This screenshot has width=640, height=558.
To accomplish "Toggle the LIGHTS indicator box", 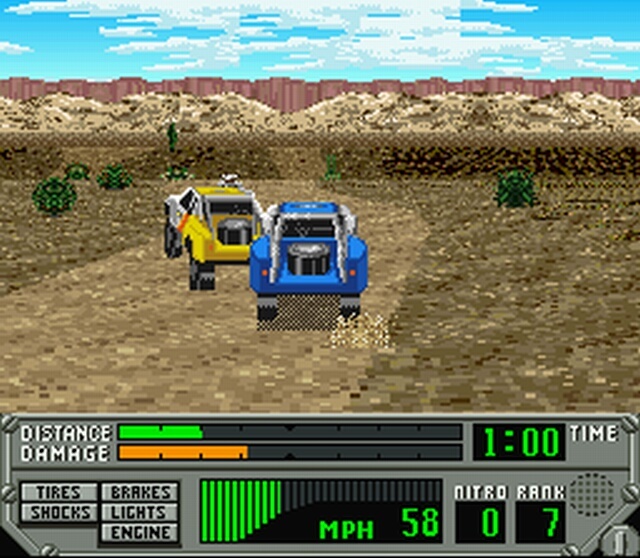I will coord(140,512).
